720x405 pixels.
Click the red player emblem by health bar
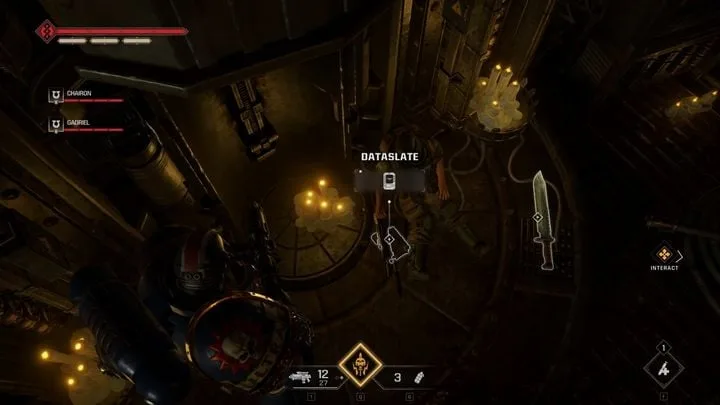pos(45,31)
